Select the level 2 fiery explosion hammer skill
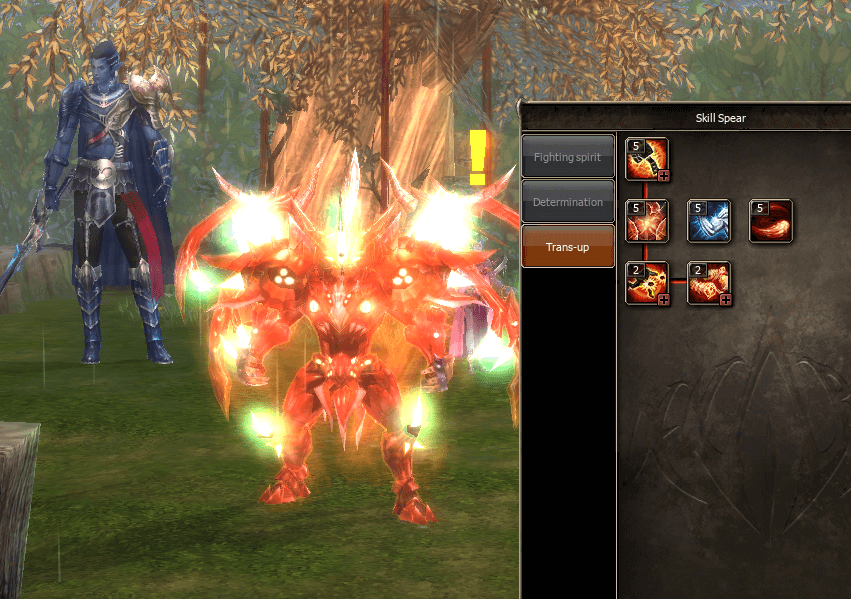This screenshot has width=851, height=599. click(647, 282)
